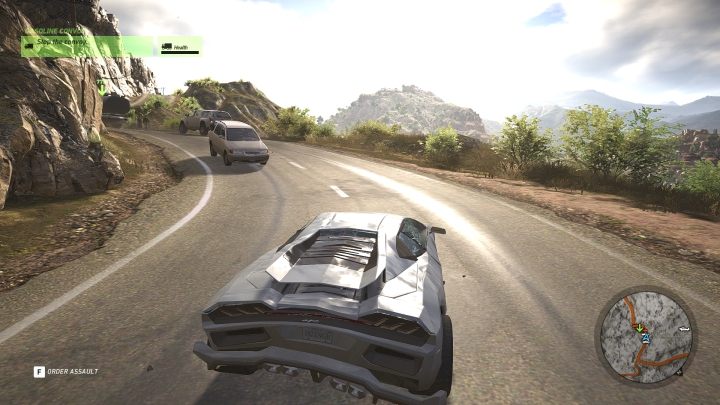Select the blue player marker on the minimap
The image size is (720, 405).
pos(646,338)
